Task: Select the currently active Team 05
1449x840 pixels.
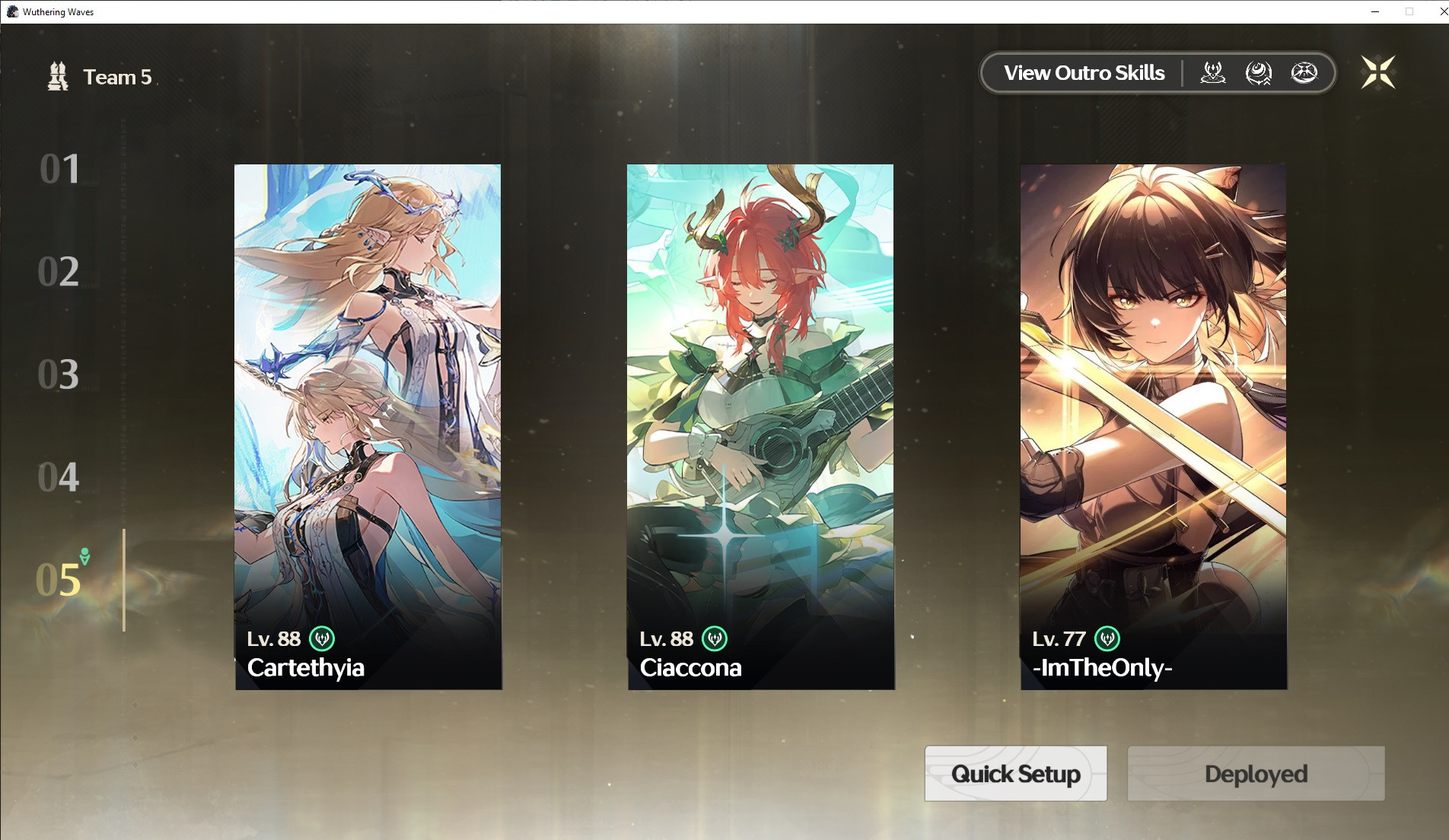Action: [61, 581]
